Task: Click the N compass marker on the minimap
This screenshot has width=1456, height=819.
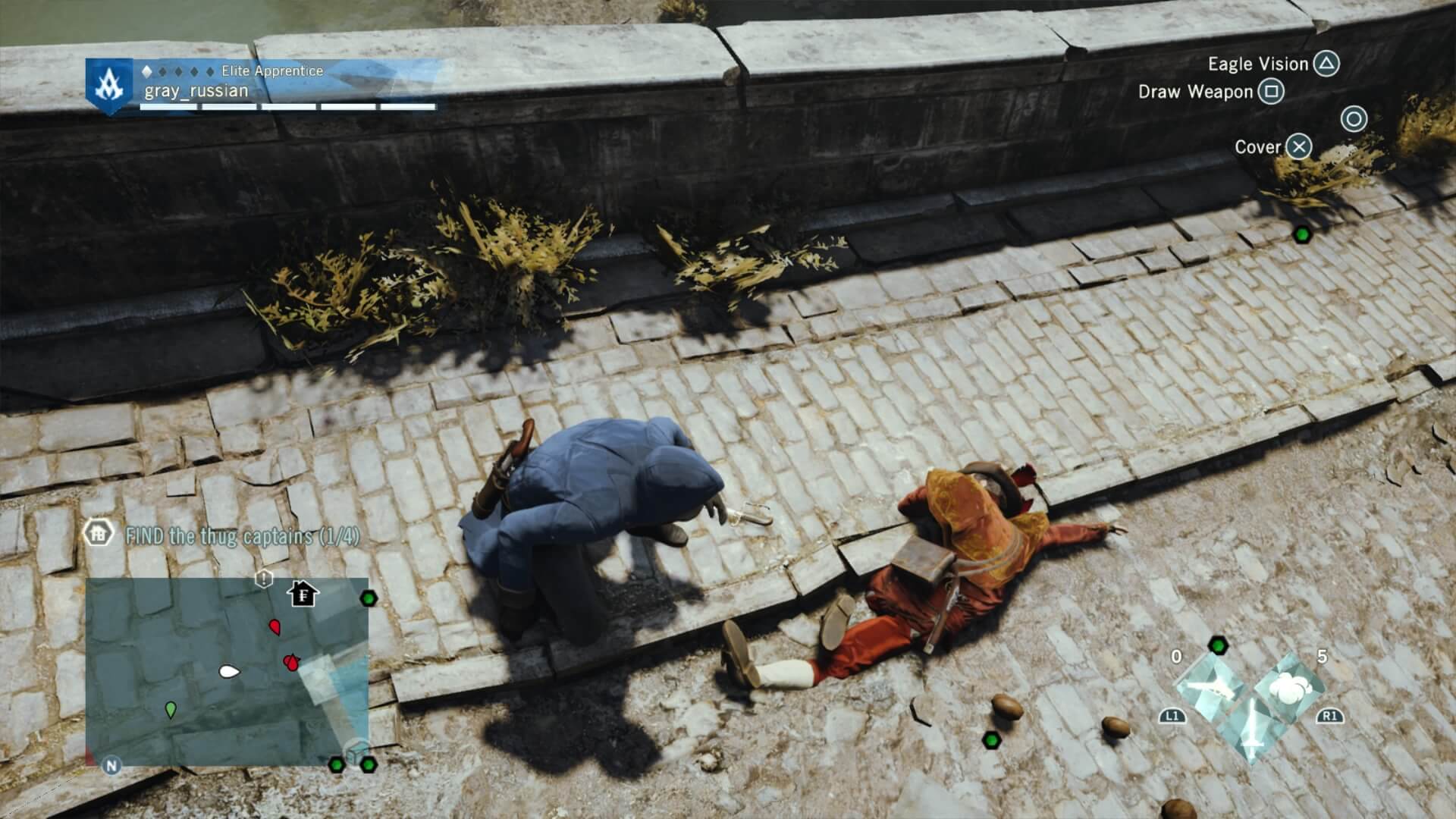Action: point(111,764)
